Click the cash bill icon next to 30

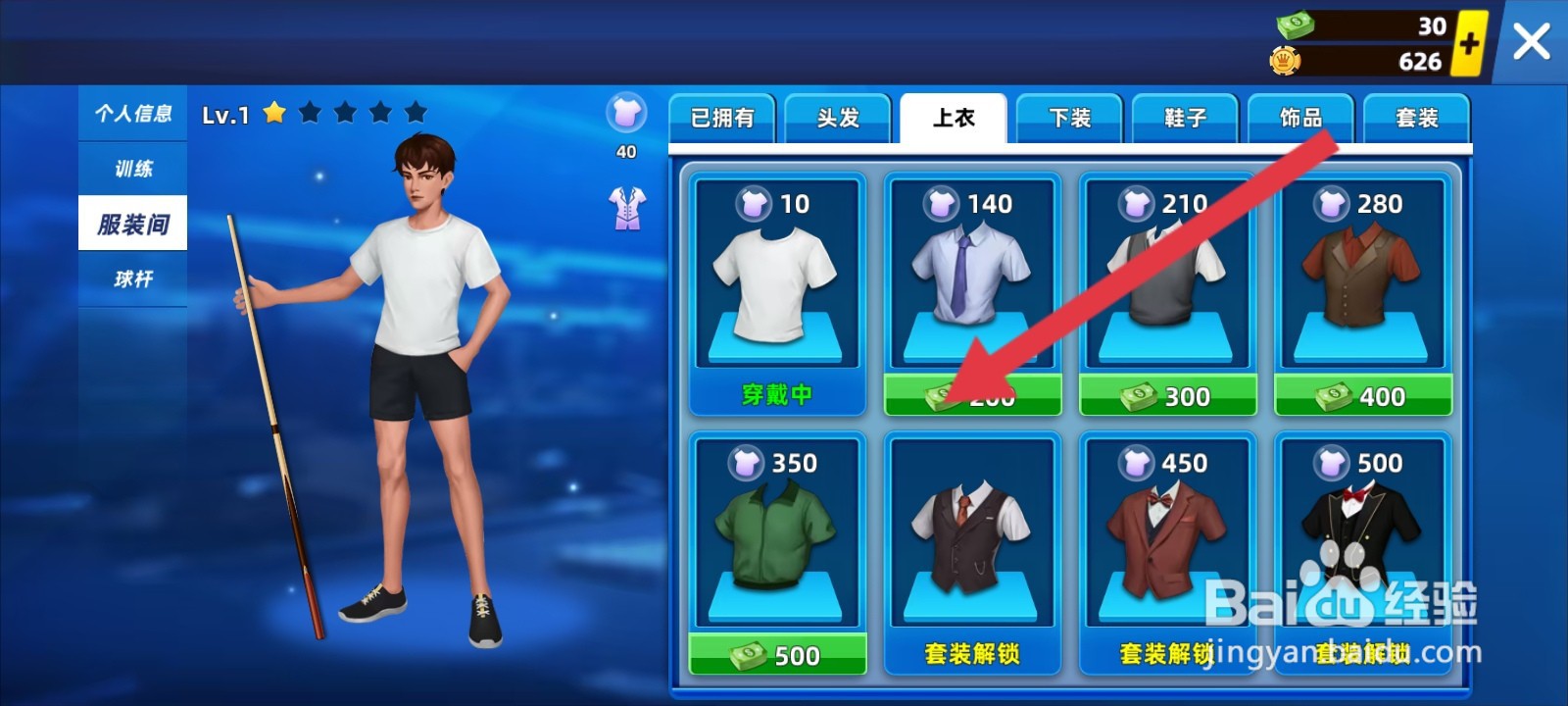[x=1296, y=26]
